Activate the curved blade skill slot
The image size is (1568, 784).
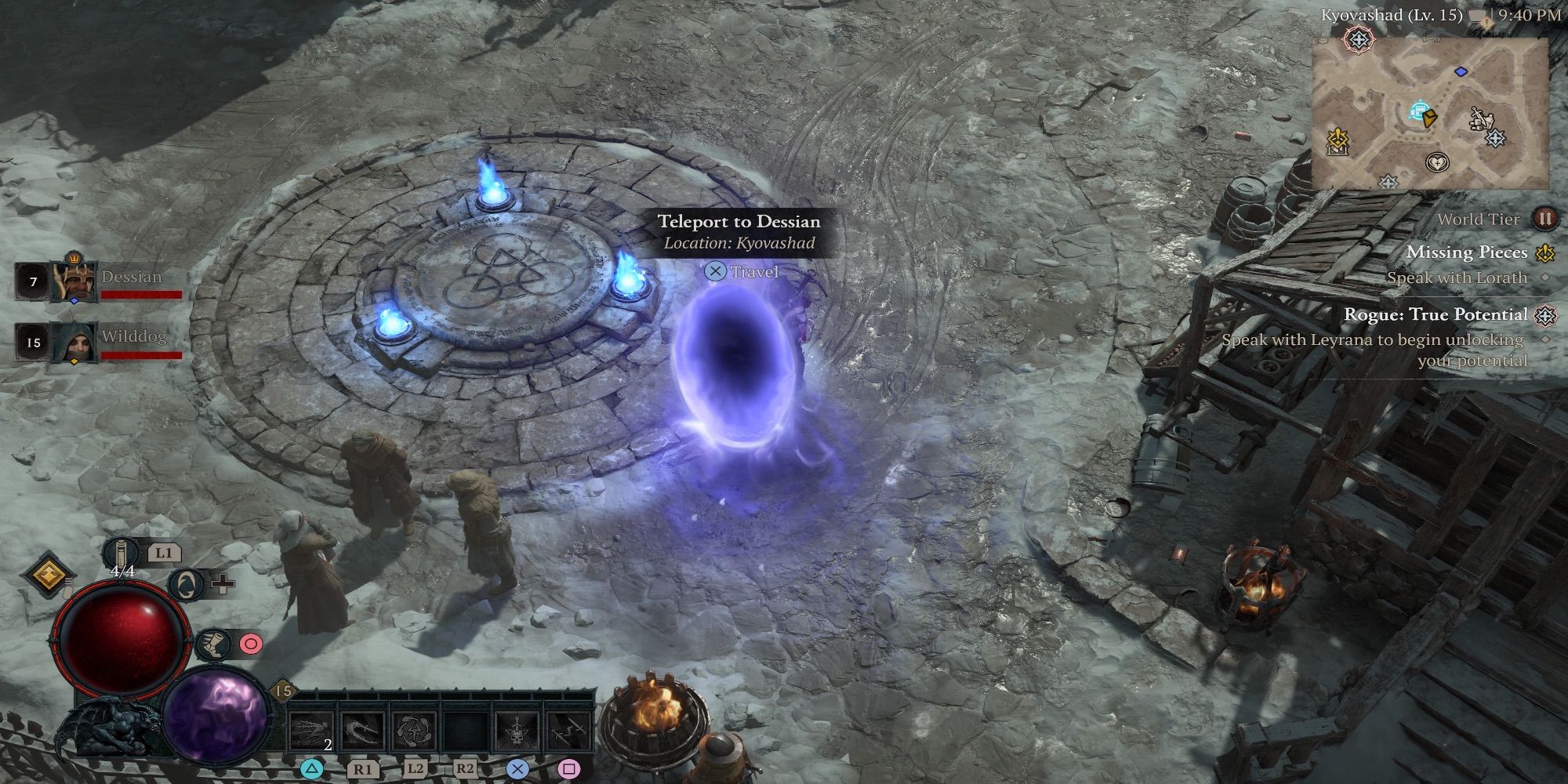(363, 732)
